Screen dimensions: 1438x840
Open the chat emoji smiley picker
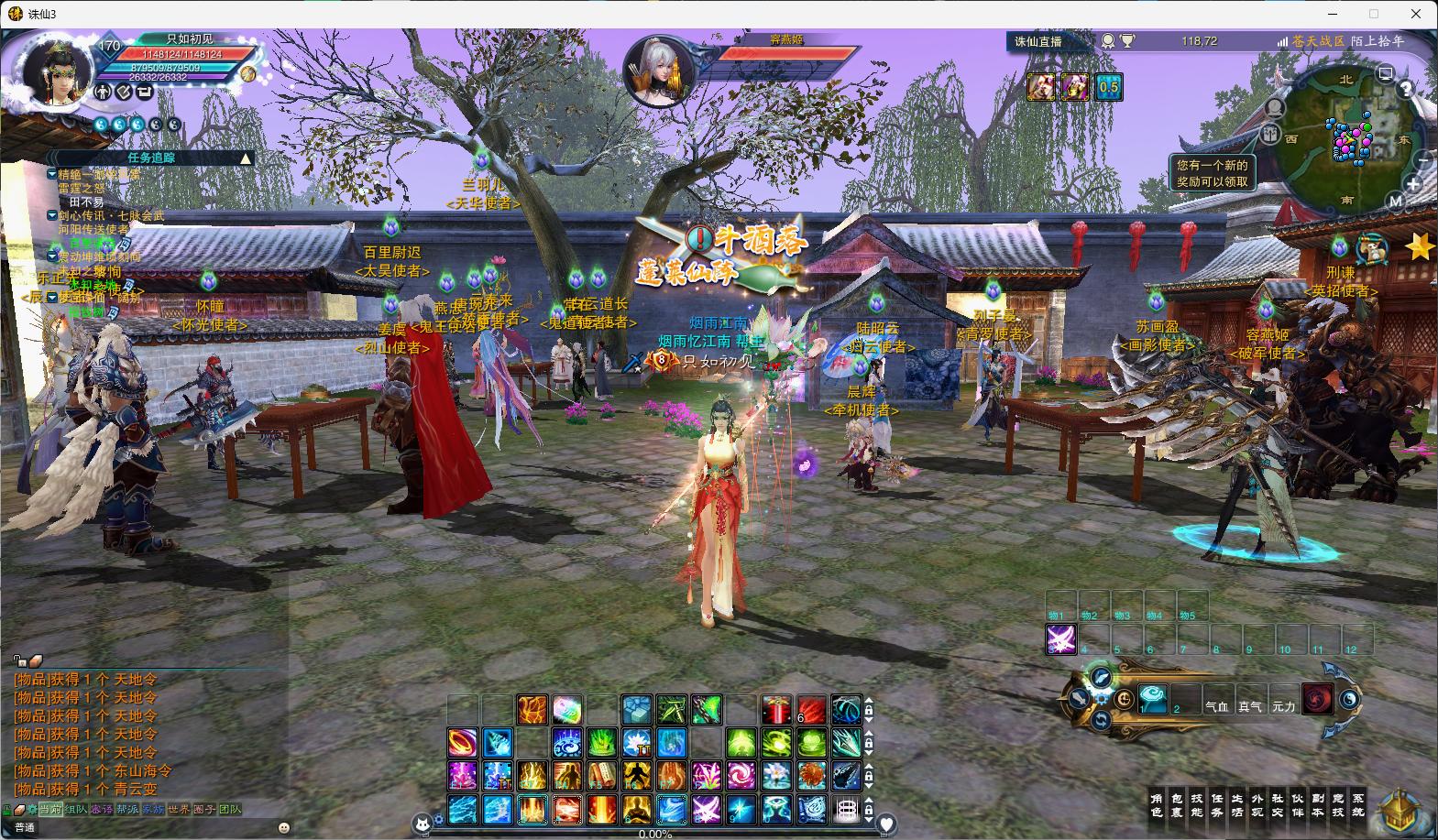pyautogui.click(x=283, y=827)
